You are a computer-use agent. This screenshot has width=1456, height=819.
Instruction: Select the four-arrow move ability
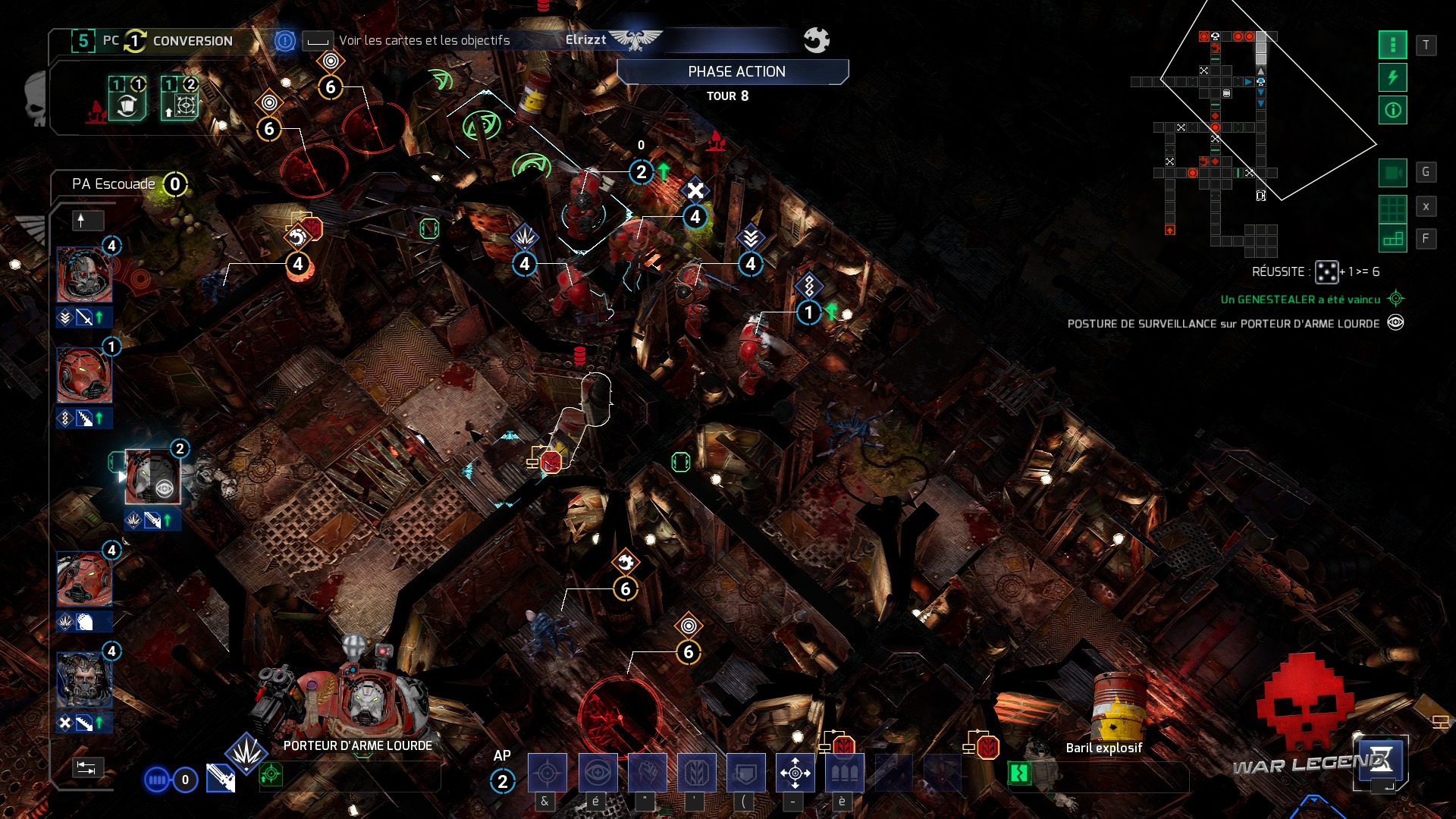pos(795,773)
